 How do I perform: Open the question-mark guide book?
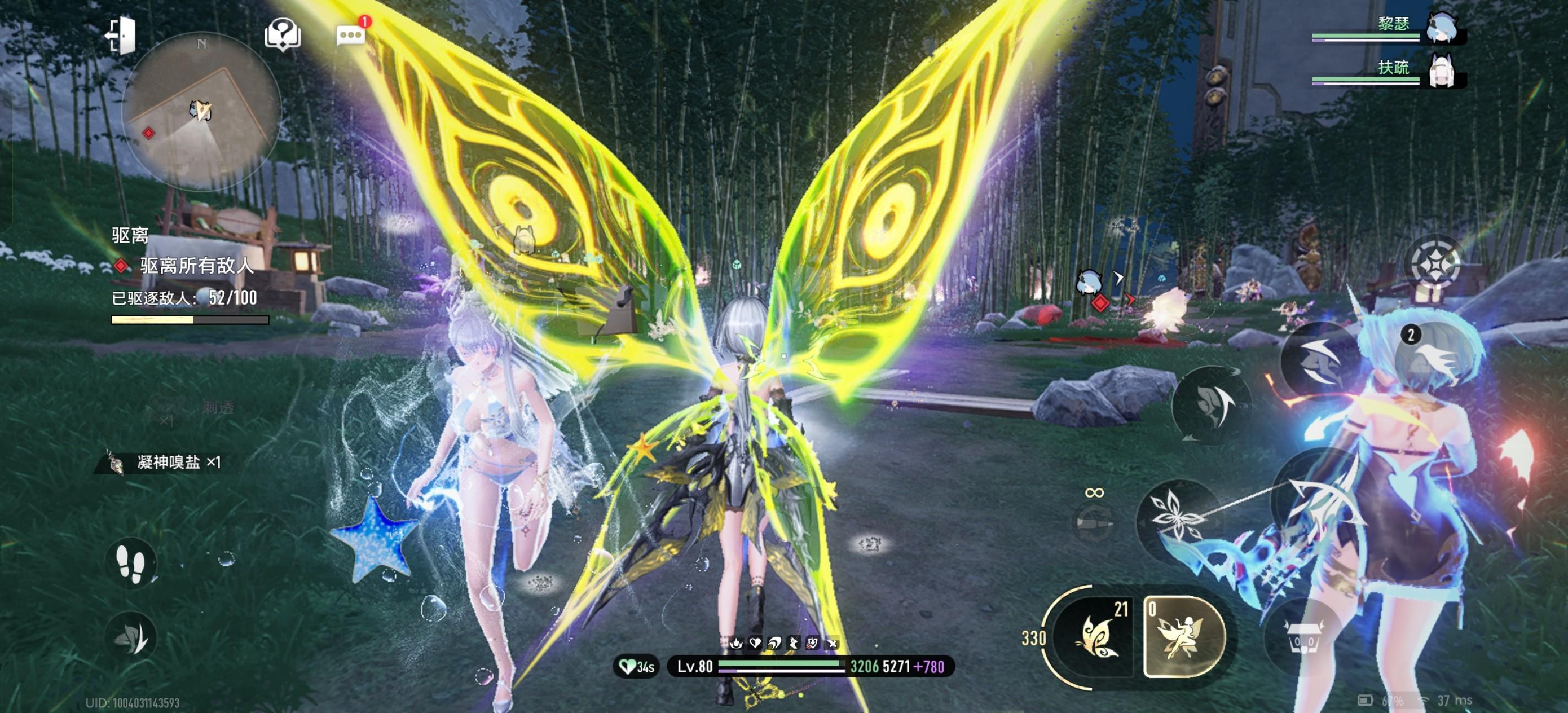[x=283, y=34]
